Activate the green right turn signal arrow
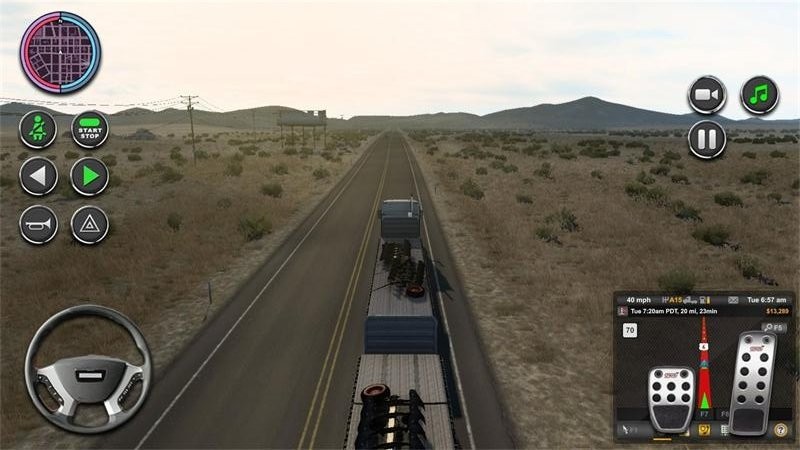Image resolution: width=800 pixels, height=450 pixels. pos(90,177)
